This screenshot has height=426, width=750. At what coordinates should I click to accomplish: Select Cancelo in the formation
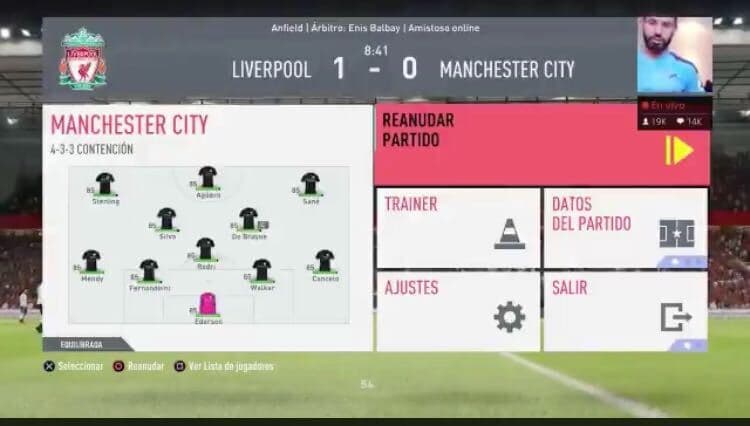[x=324, y=262]
